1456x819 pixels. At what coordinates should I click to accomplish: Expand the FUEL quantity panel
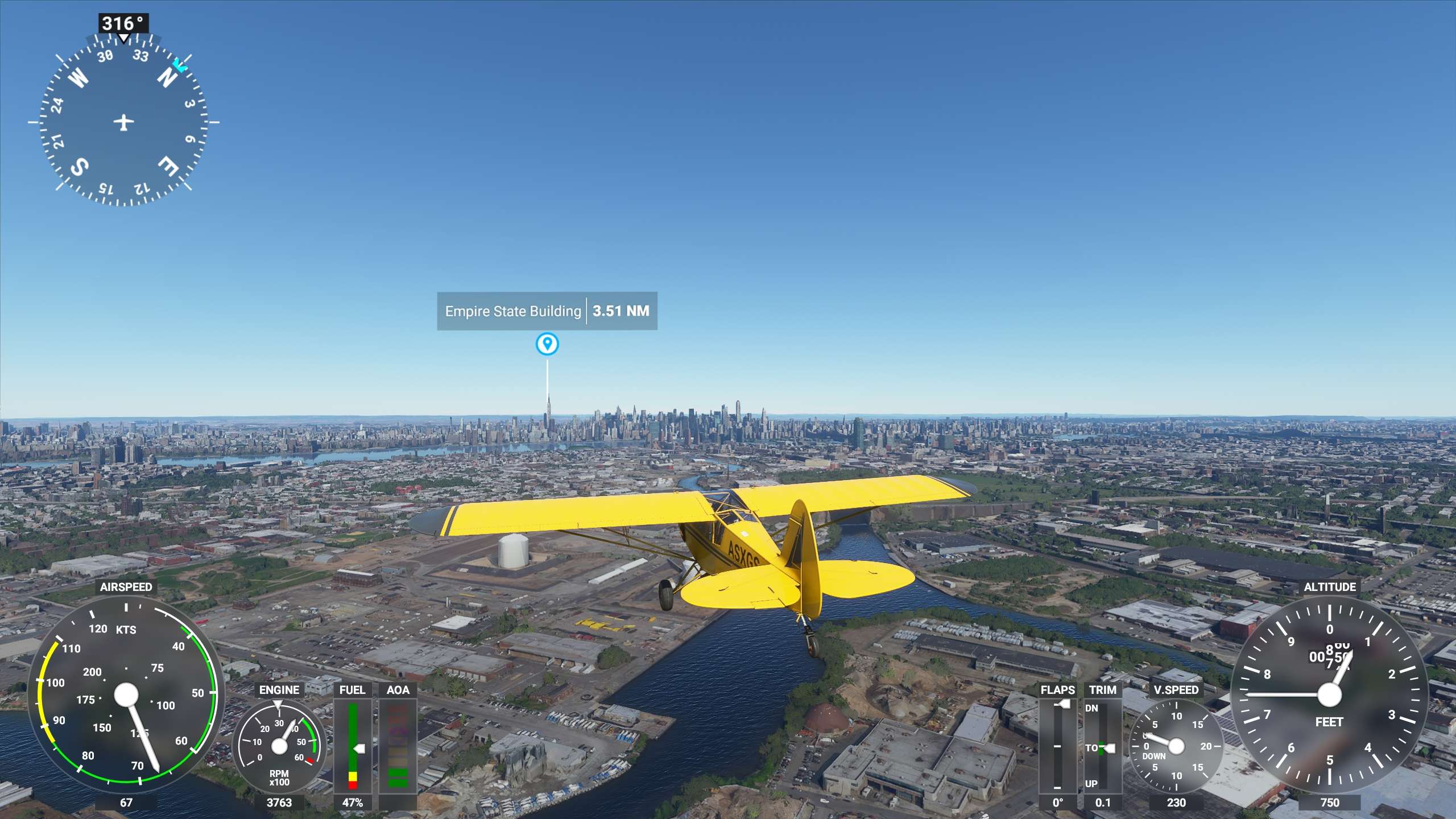point(353,739)
